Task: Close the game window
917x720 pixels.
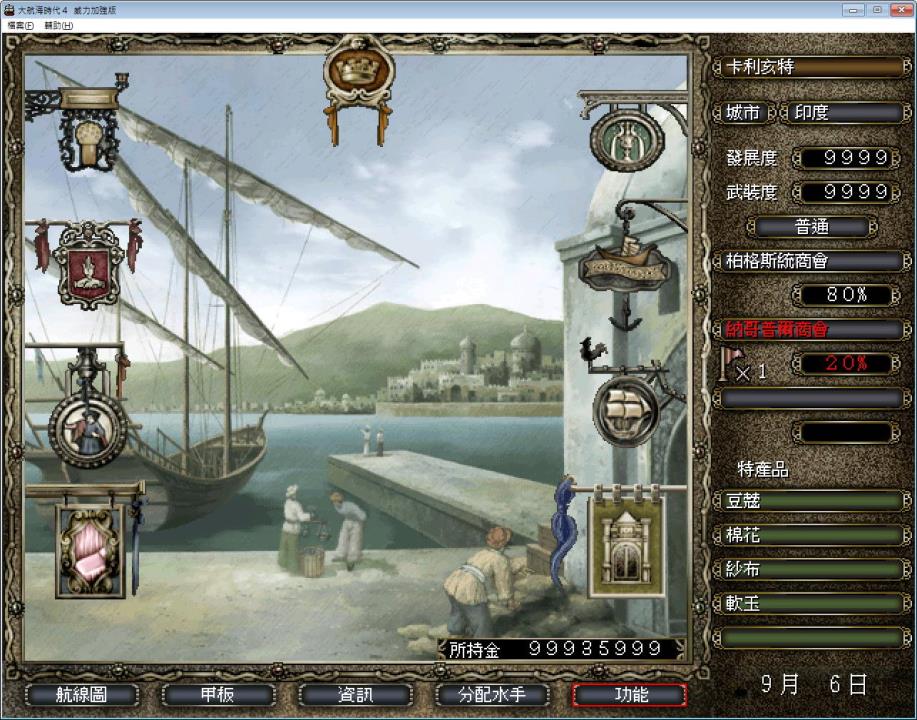Action: pyautogui.click(x=897, y=9)
